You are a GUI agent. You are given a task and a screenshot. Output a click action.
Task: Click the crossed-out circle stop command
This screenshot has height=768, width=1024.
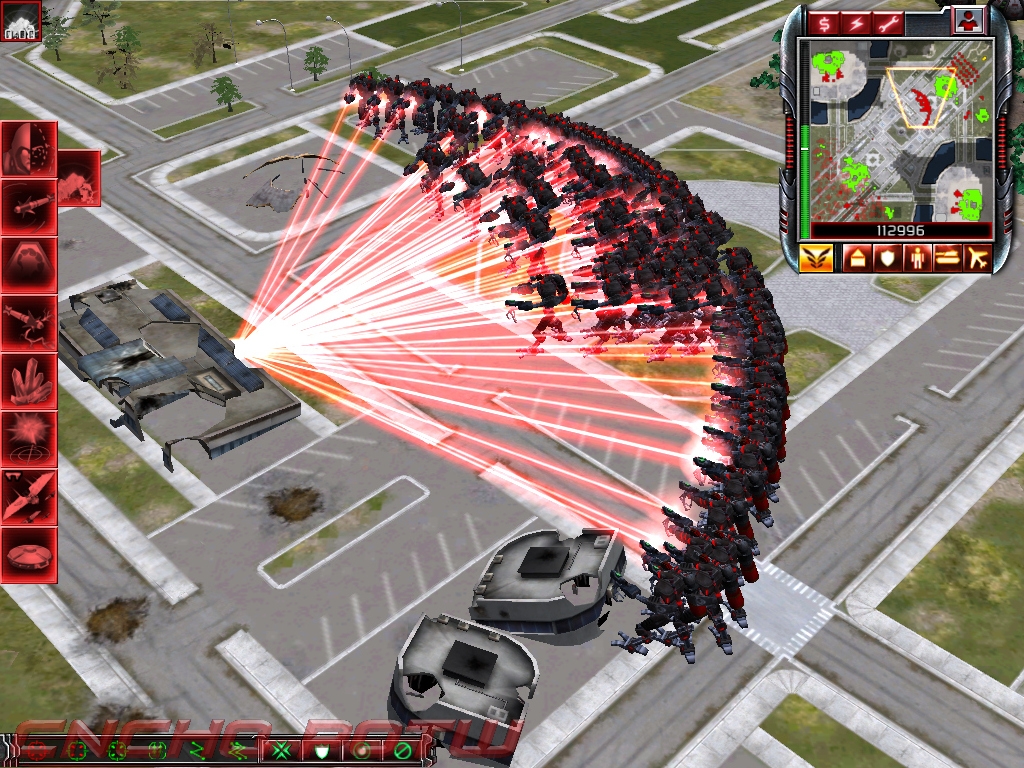point(402,749)
